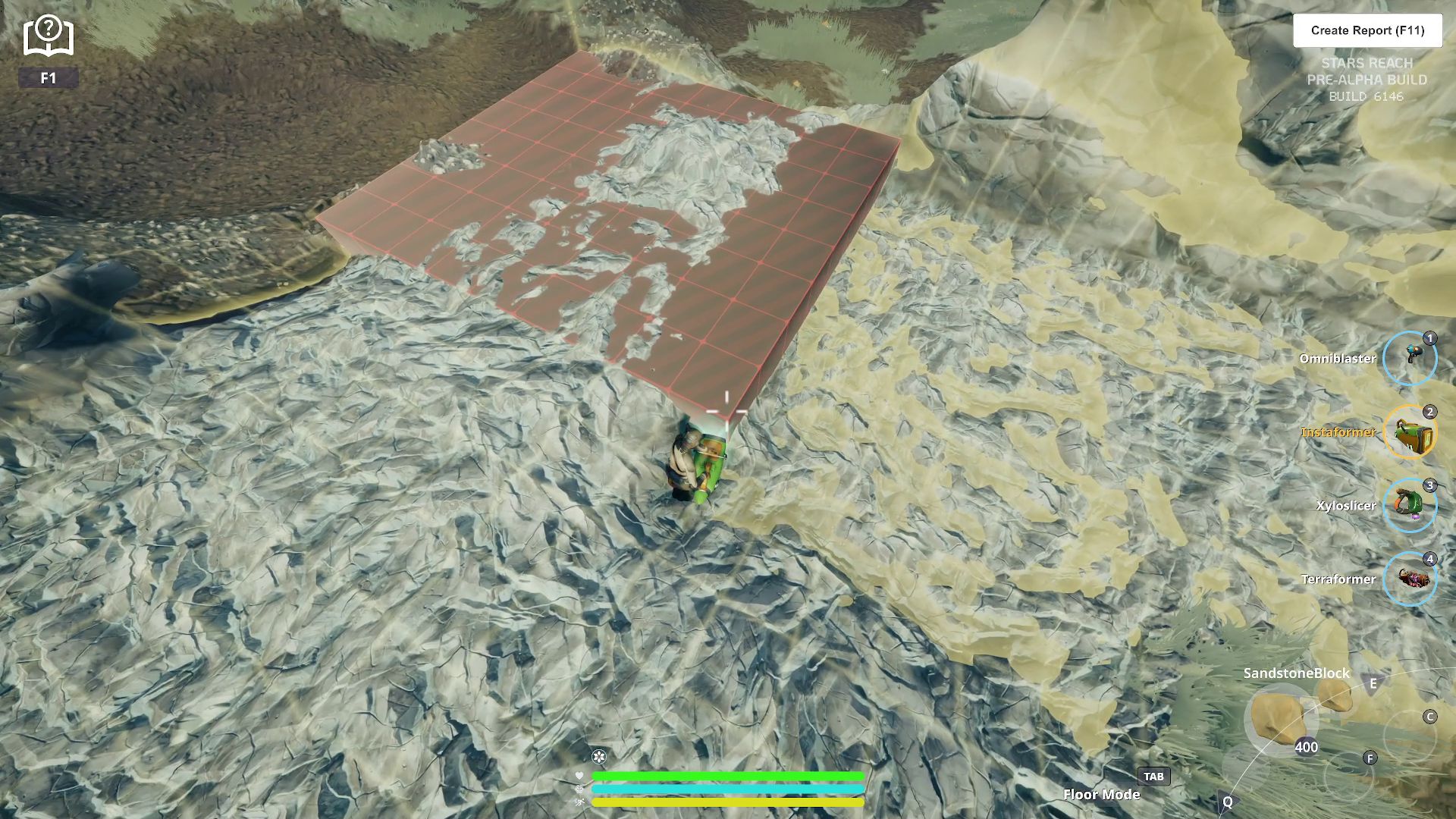Open the help guide book icon
The height and width of the screenshot is (819, 1456).
[x=49, y=36]
